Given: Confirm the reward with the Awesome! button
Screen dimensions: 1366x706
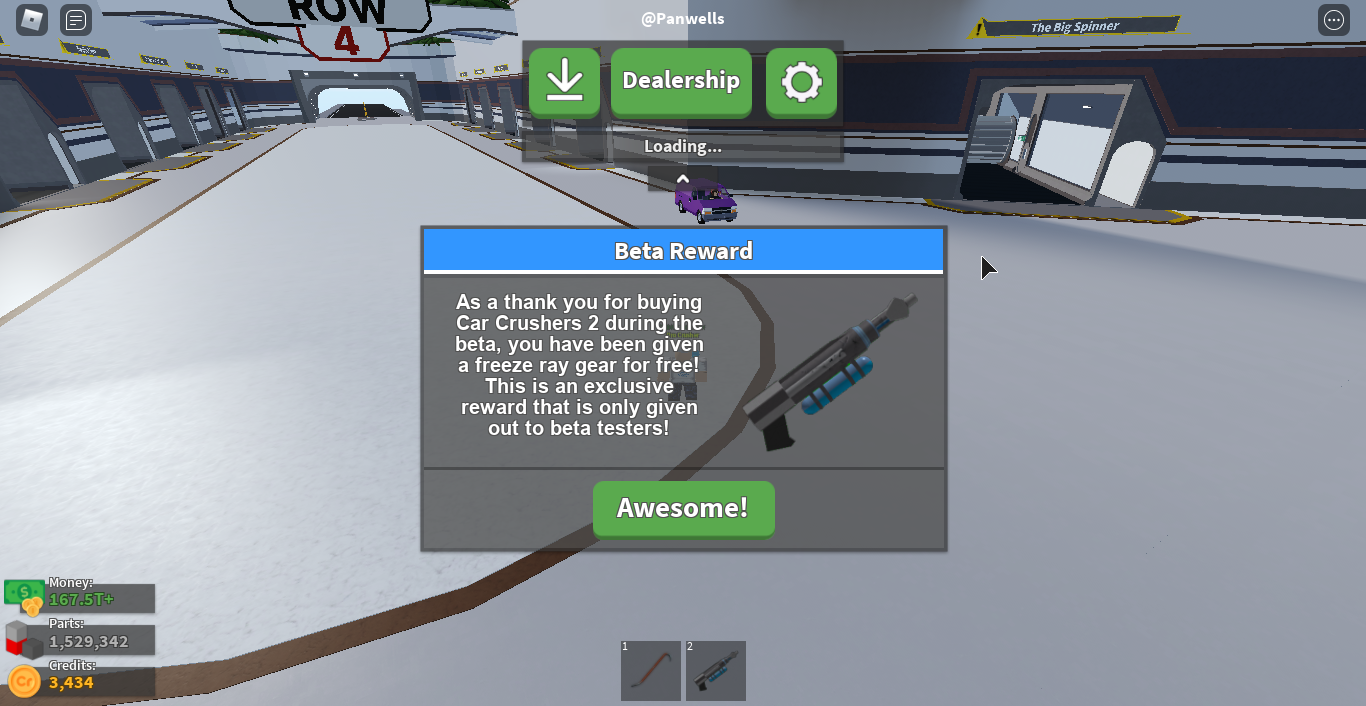Looking at the screenshot, I should pos(683,508).
